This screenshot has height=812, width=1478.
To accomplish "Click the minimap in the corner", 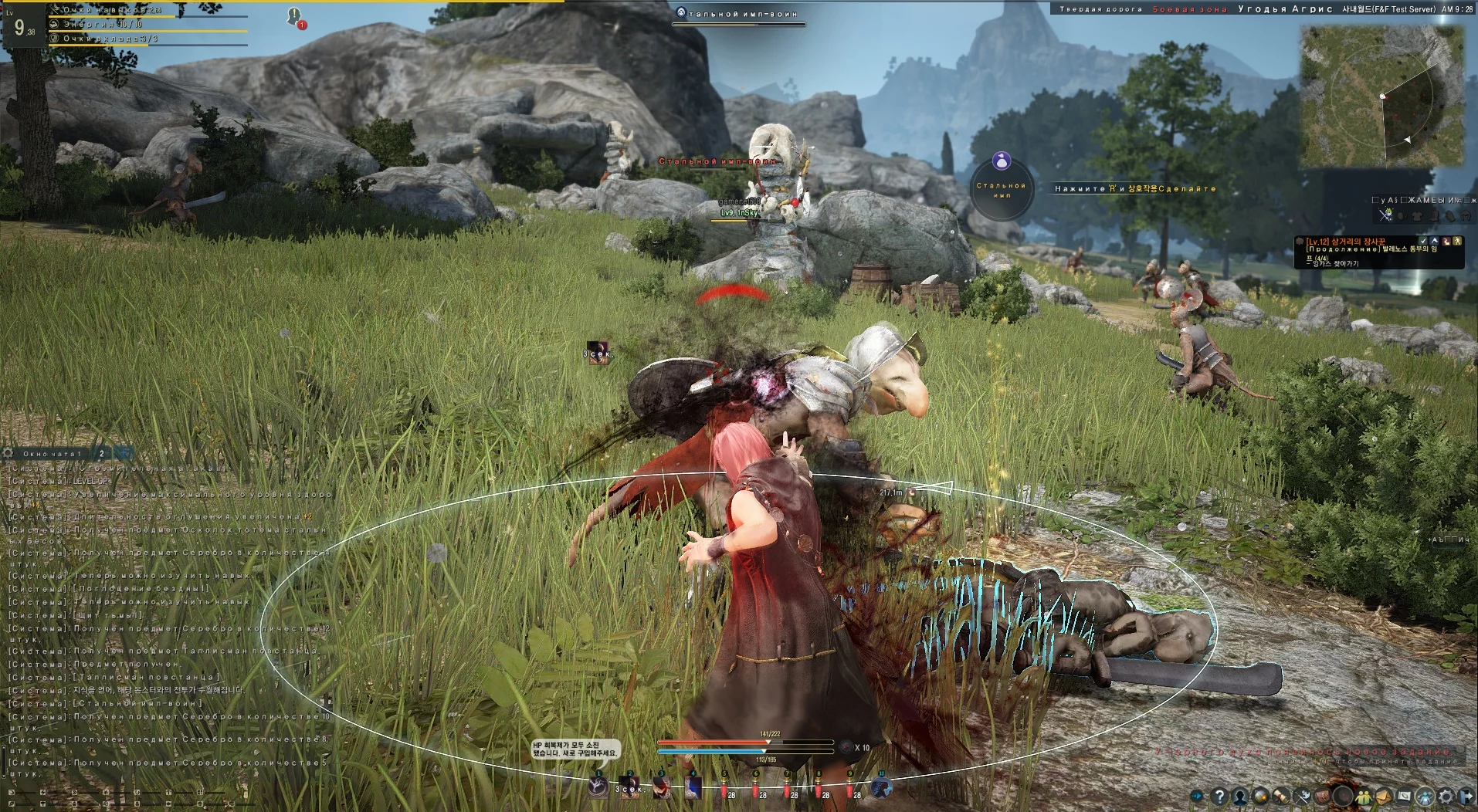I will pos(1381,96).
